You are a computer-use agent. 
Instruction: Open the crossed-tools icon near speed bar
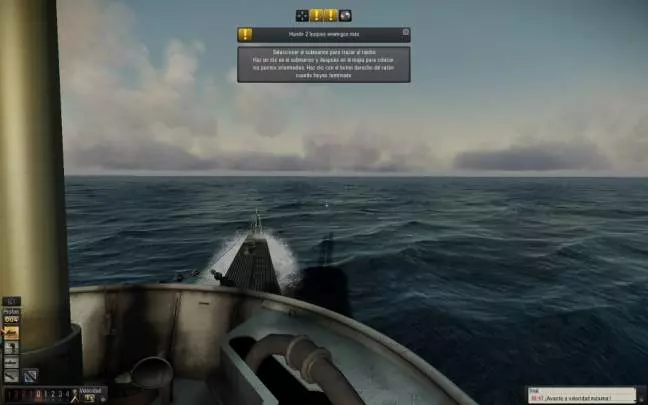point(30,375)
